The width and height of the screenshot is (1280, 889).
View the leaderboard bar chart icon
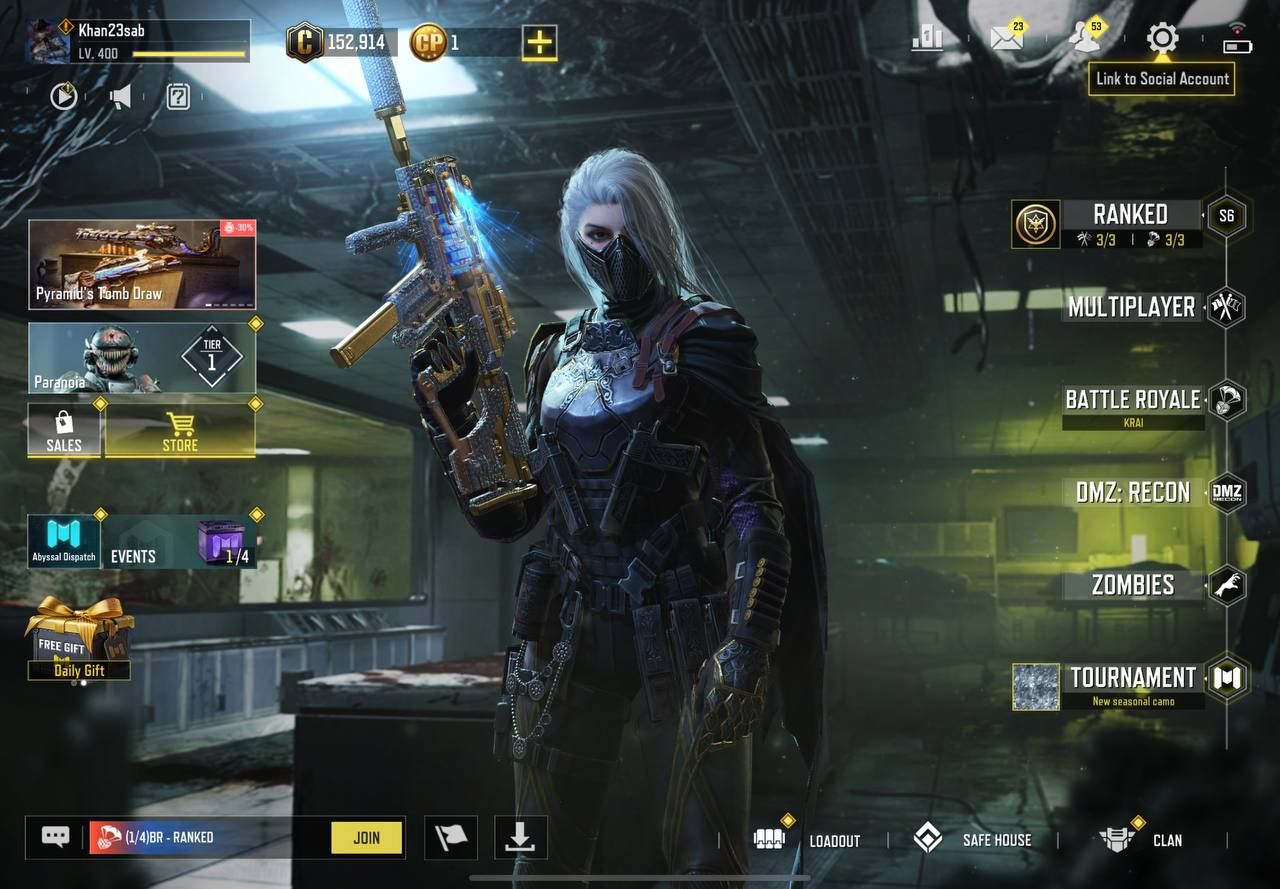pos(928,39)
